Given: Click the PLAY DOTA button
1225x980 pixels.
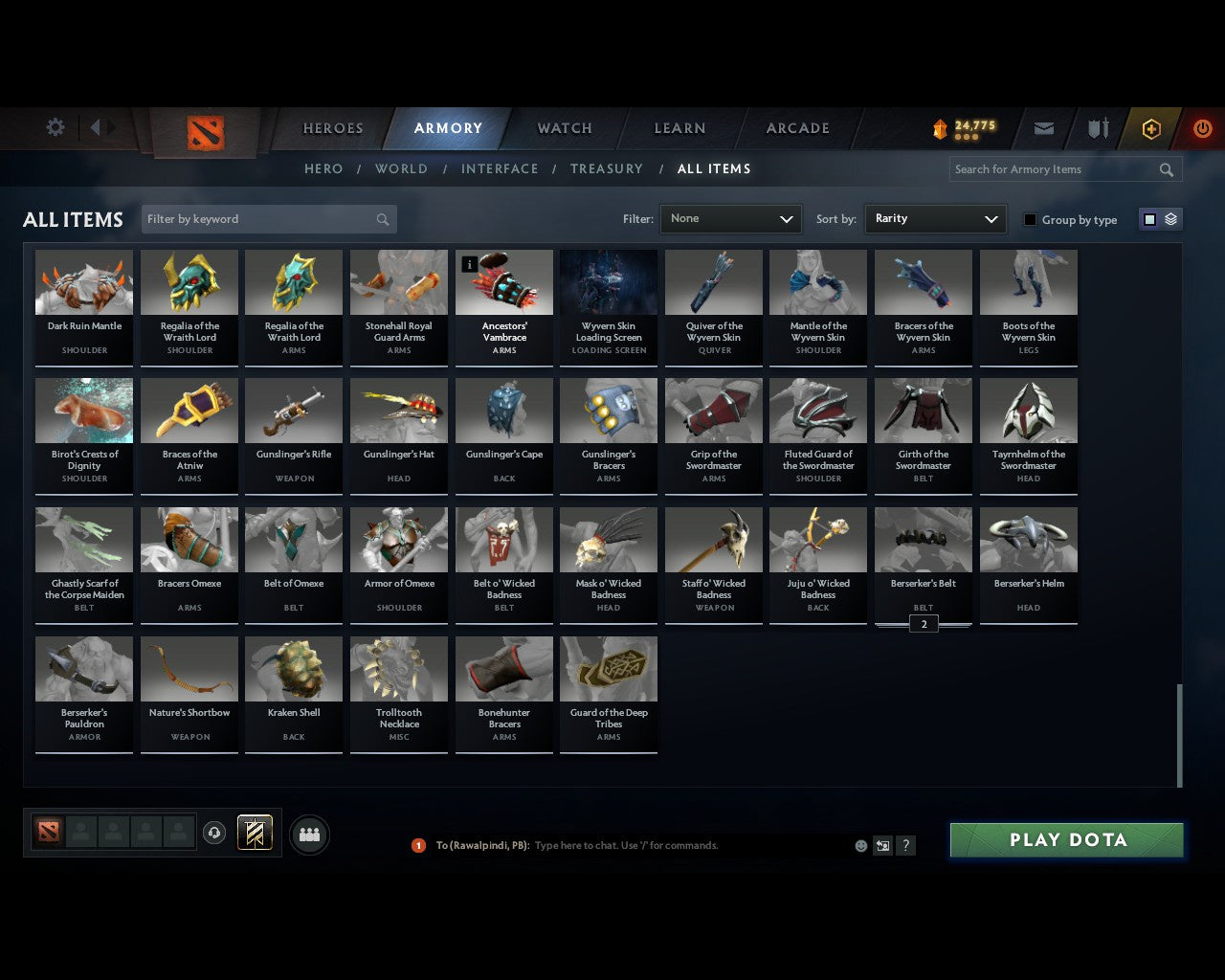Looking at the screenshot, I should (x=1066, y=839).
